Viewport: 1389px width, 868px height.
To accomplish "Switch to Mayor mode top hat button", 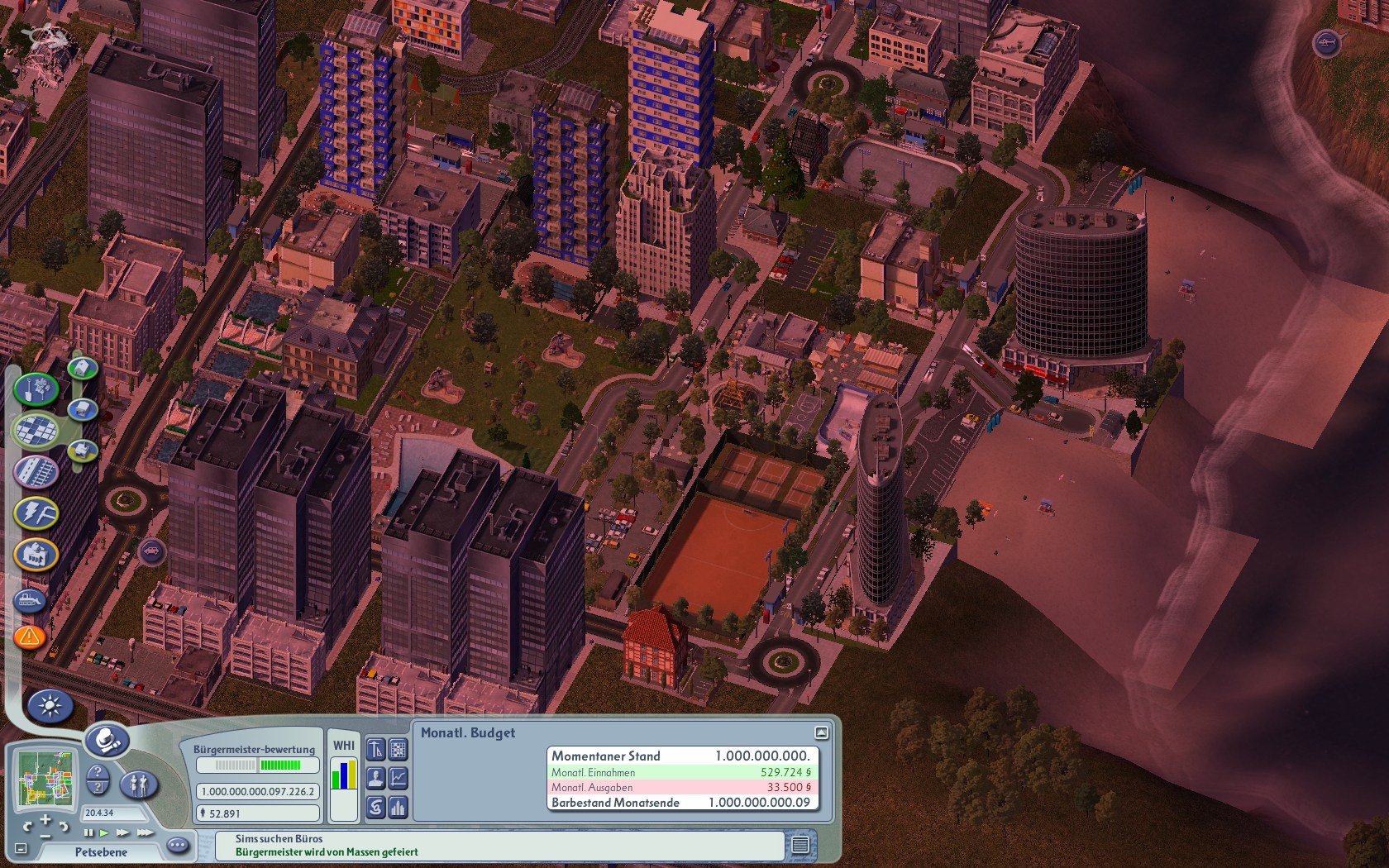I will tap(107, 741).
